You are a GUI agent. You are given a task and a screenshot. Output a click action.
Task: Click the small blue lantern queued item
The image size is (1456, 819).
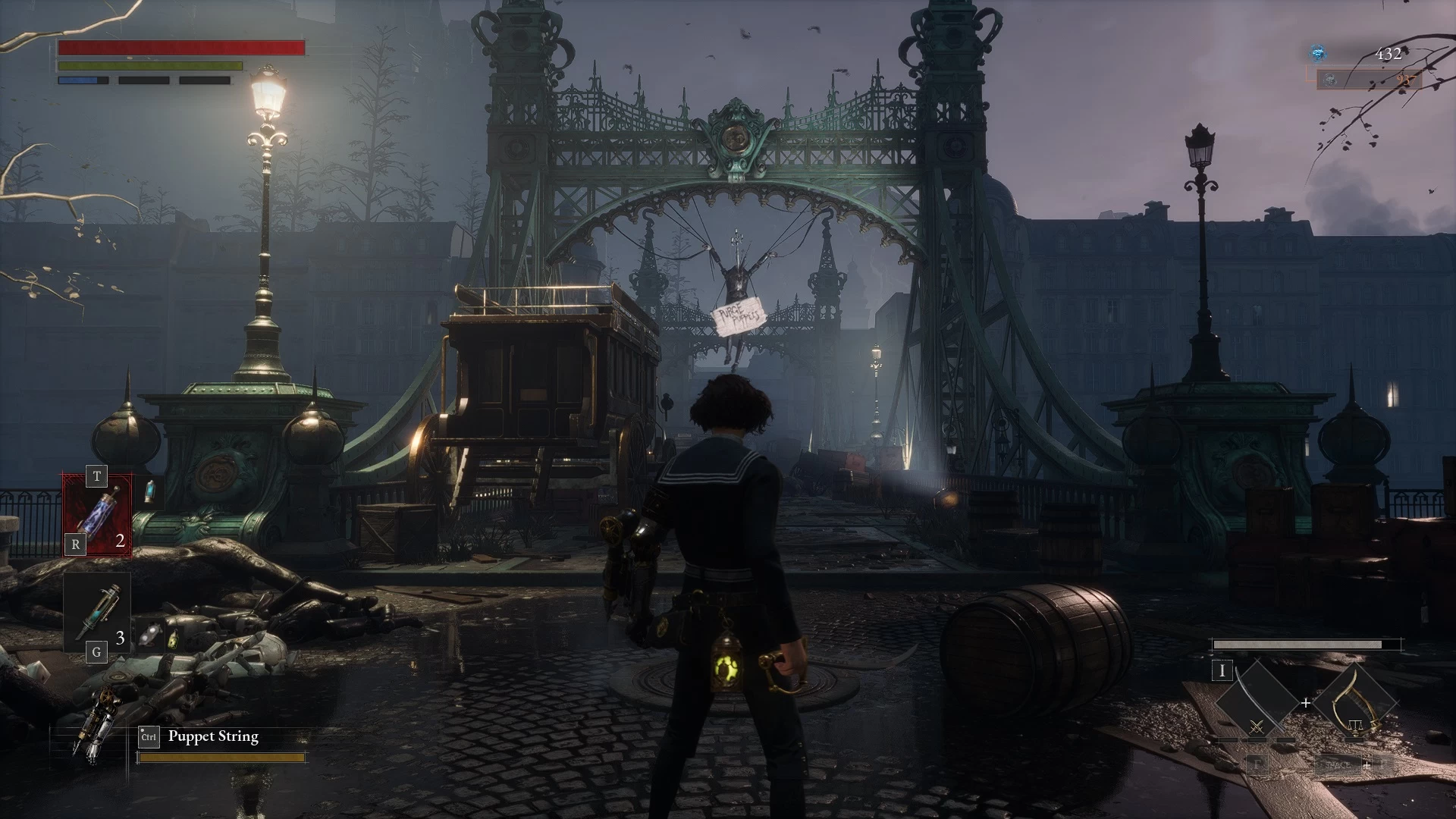(149, 492)
